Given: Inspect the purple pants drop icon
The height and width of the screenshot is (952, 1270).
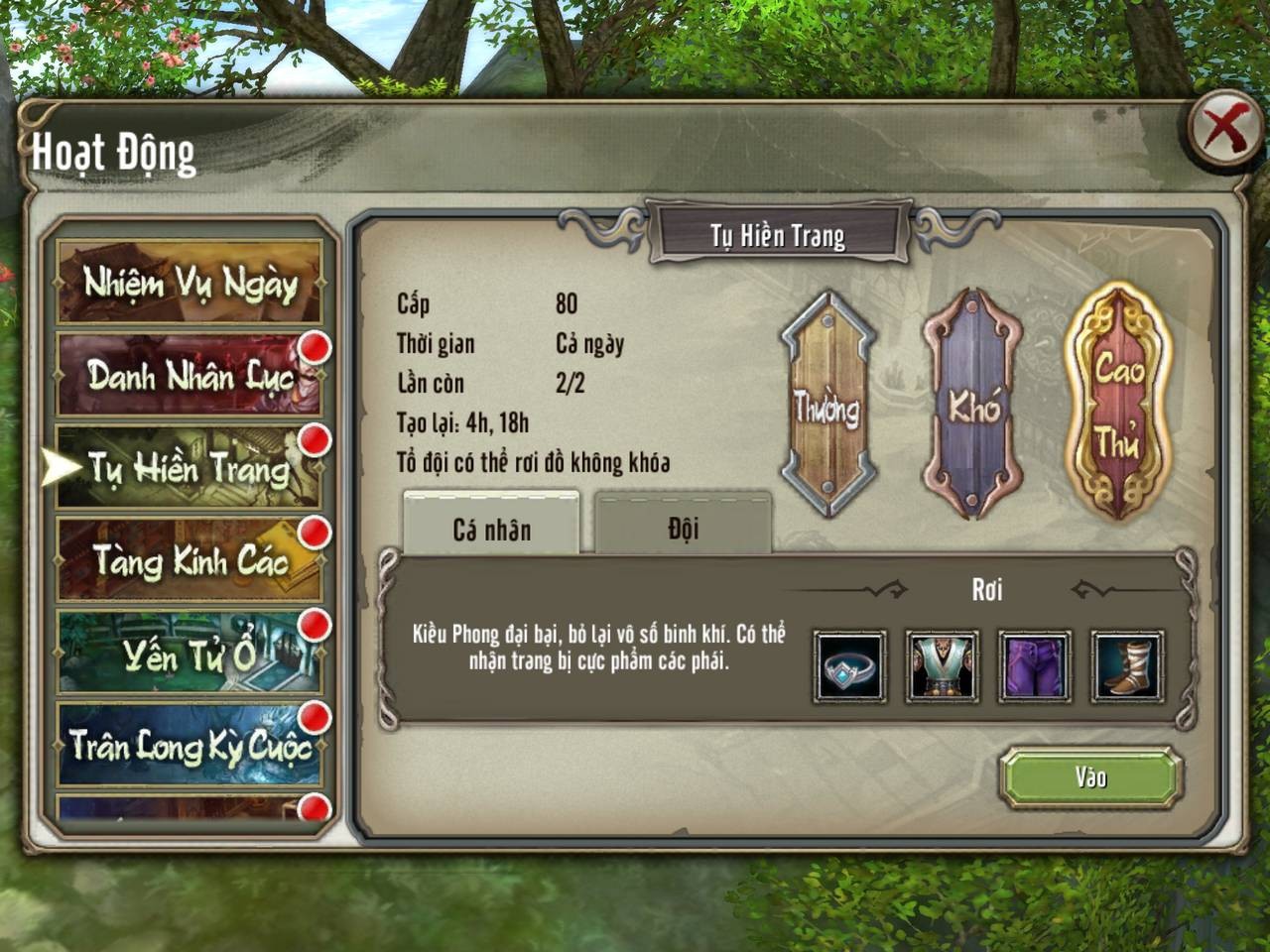Looking at the screenshot, I should [x=1035, y=666].
